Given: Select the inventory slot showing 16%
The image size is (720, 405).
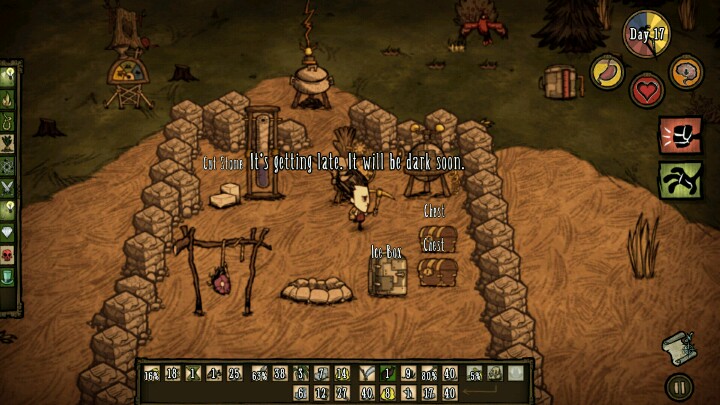Looking at the screenshot, I should (x=151, y=374).
